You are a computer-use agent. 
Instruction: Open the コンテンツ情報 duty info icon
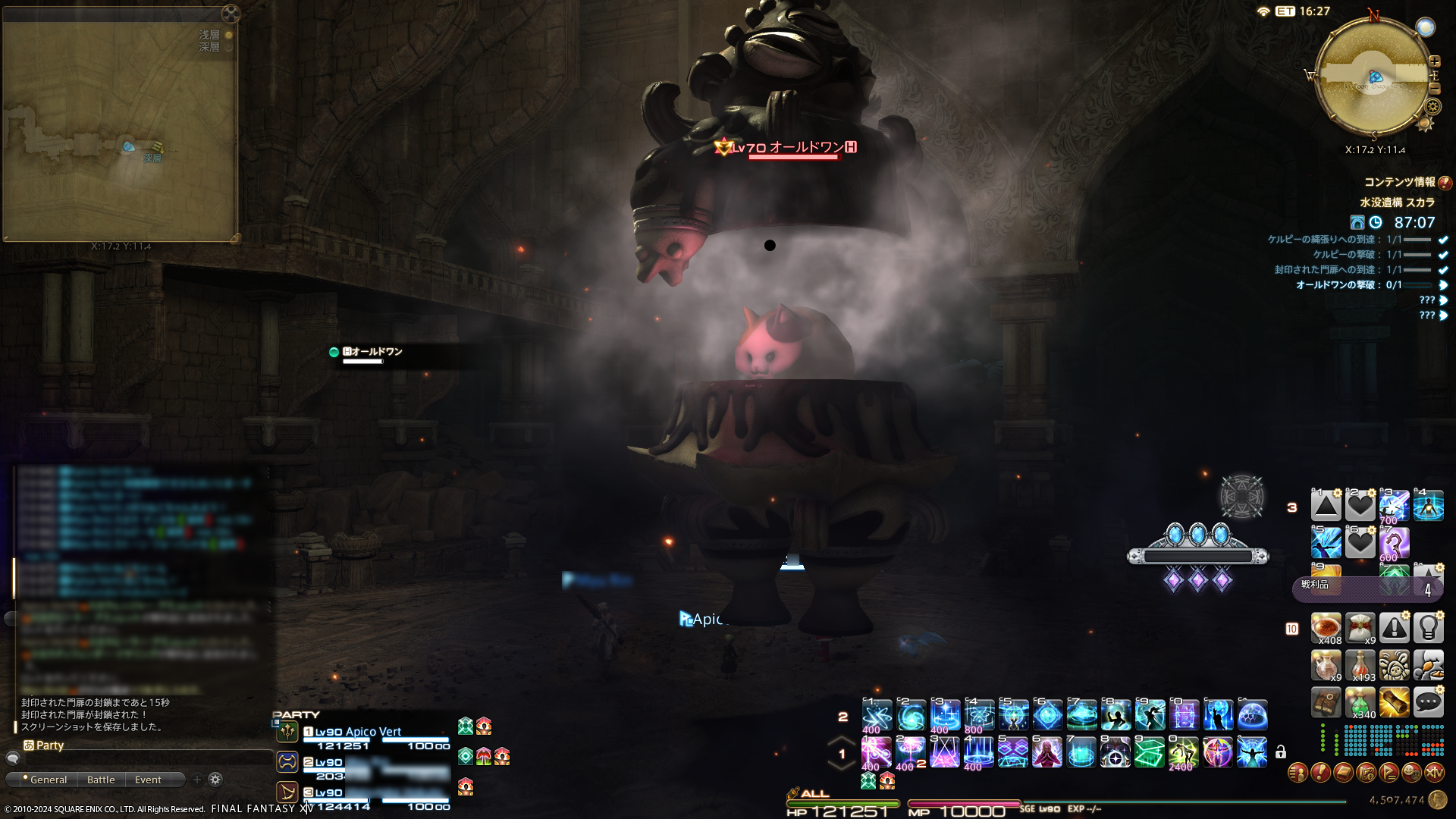[x=1445, y=183]
